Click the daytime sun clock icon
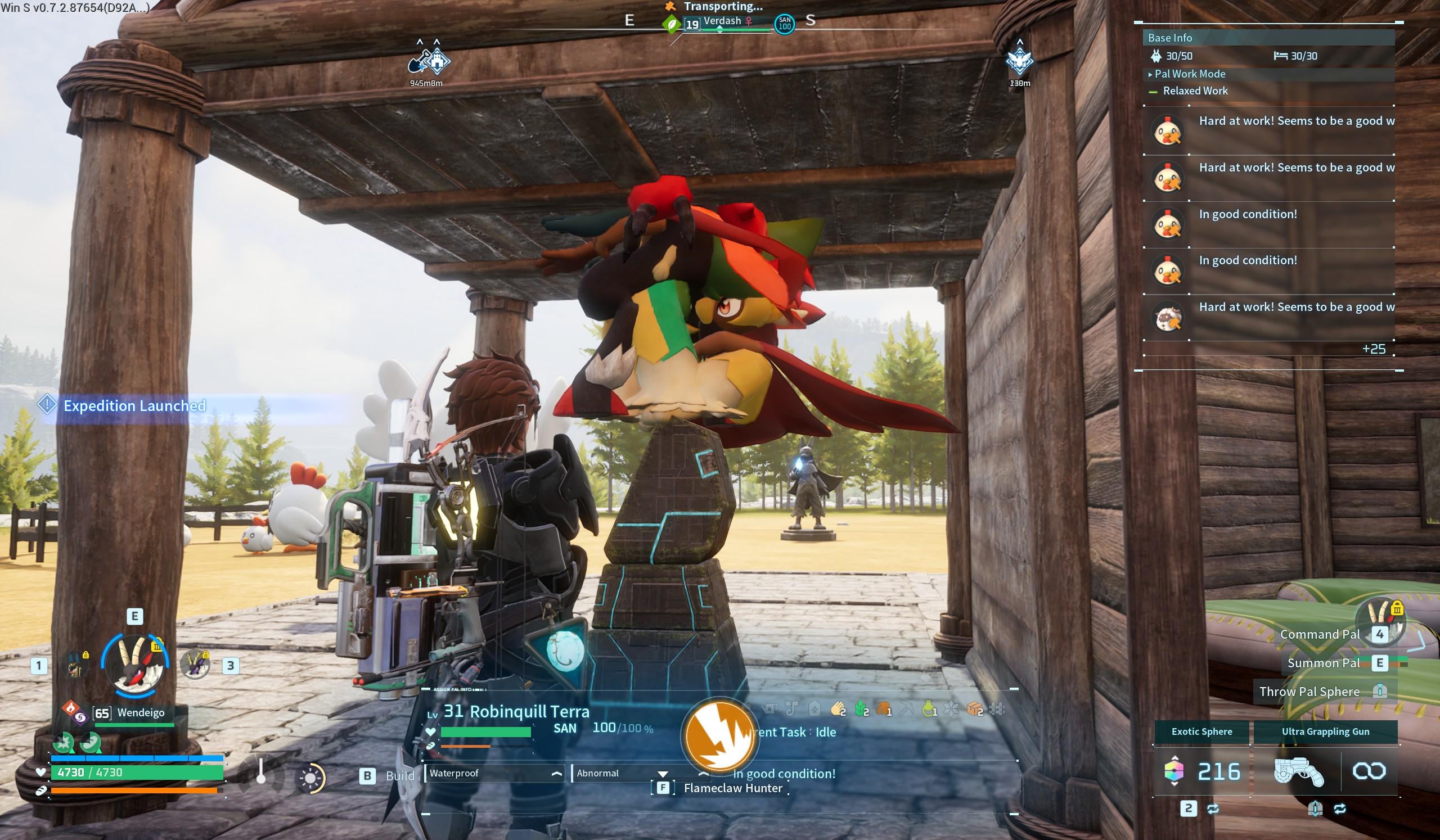The width and height of the screenshot is (1440, 840). pos(311,777)
